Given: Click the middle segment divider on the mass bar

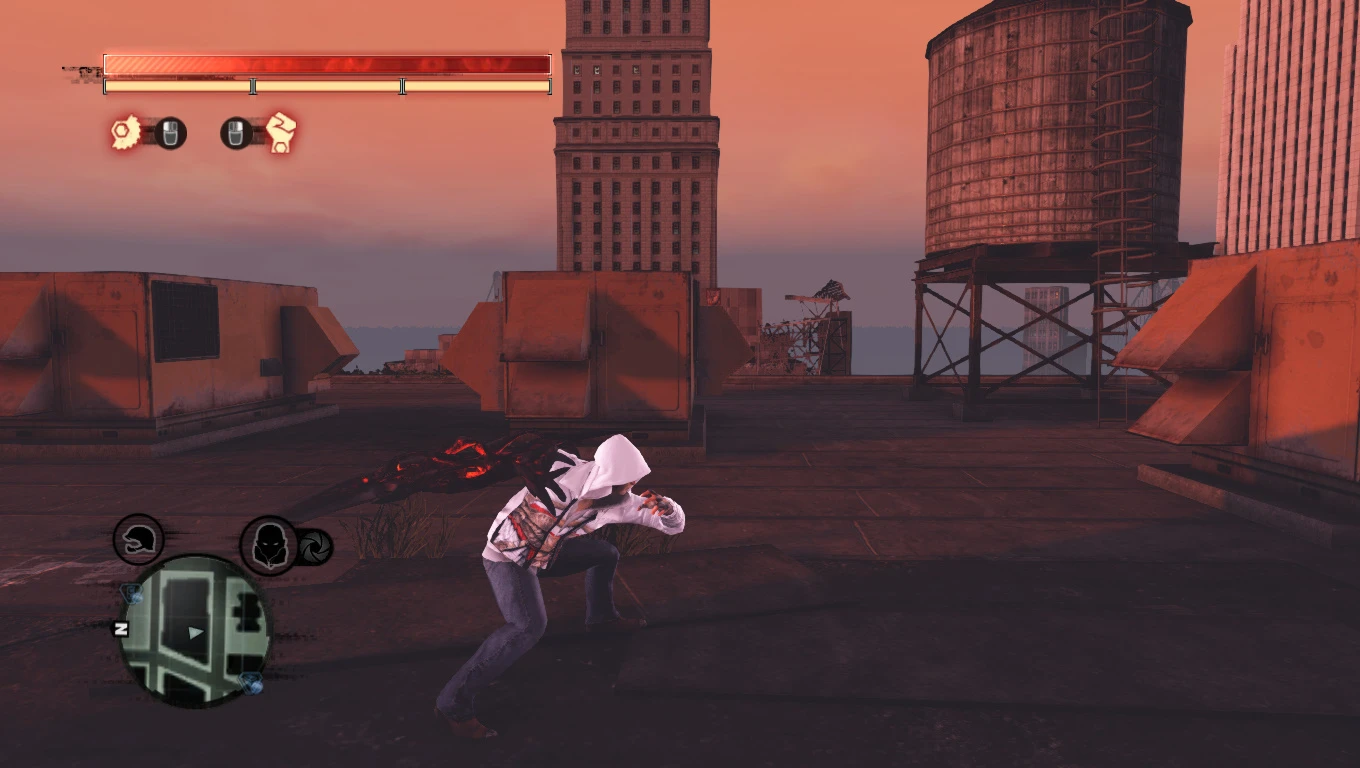Looking at the screenshot, I should pos(251,87).
